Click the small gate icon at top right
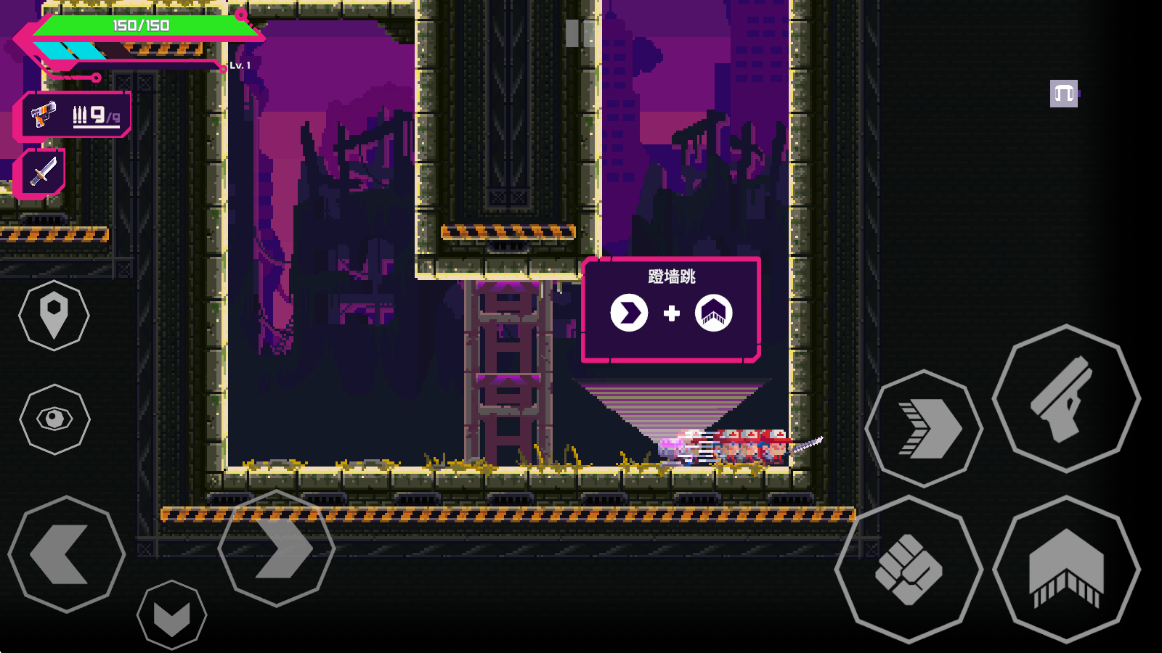Image resolution: width=1162 pixels, height=653 pixels. pos(1063,94)
